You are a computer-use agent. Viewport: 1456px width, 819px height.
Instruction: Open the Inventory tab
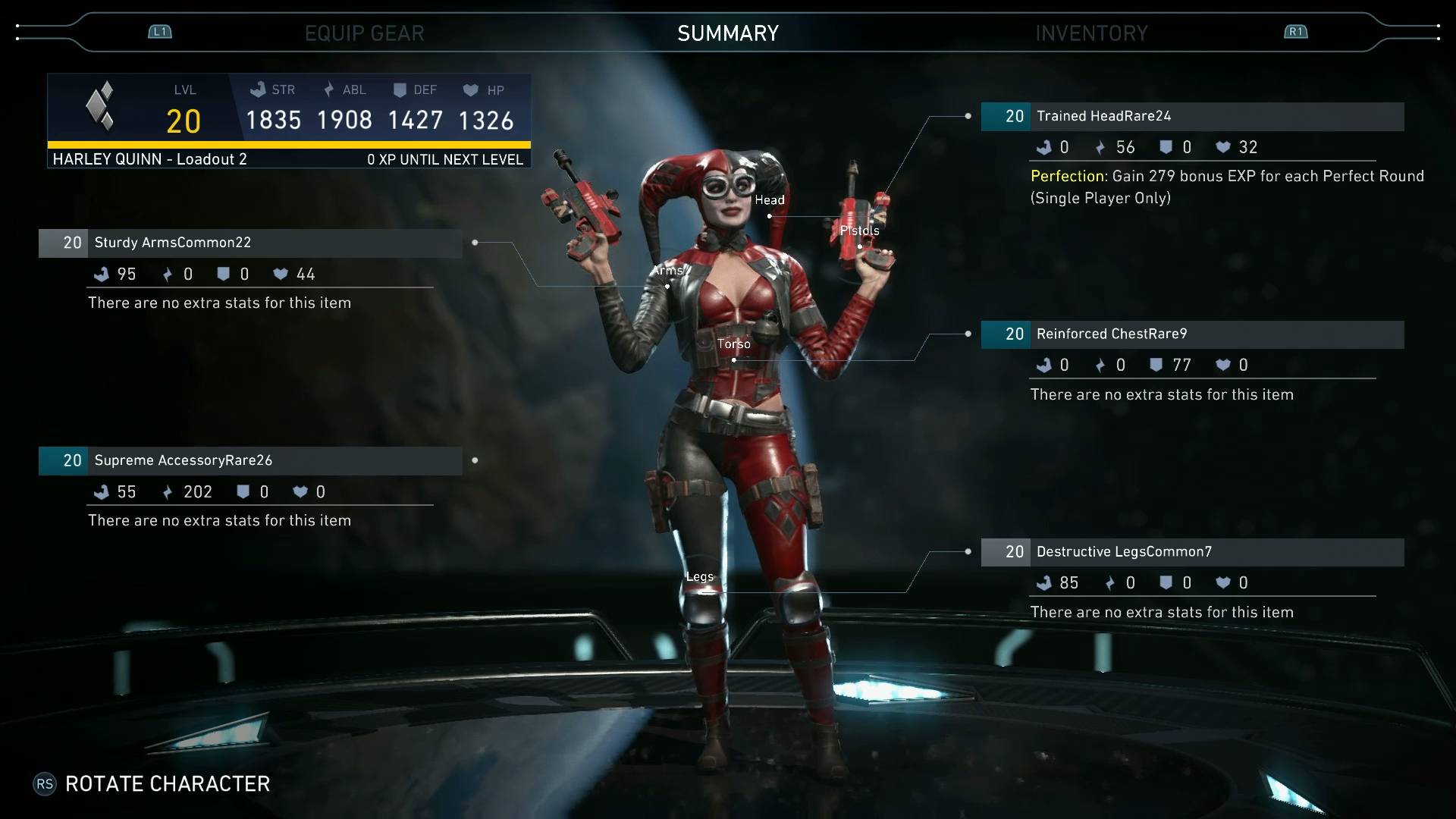pos(1091,33)
